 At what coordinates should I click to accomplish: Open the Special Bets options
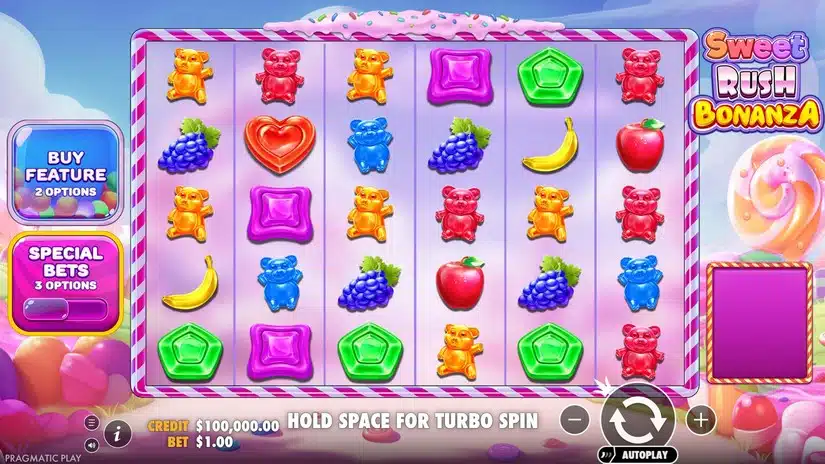(66, 281)
